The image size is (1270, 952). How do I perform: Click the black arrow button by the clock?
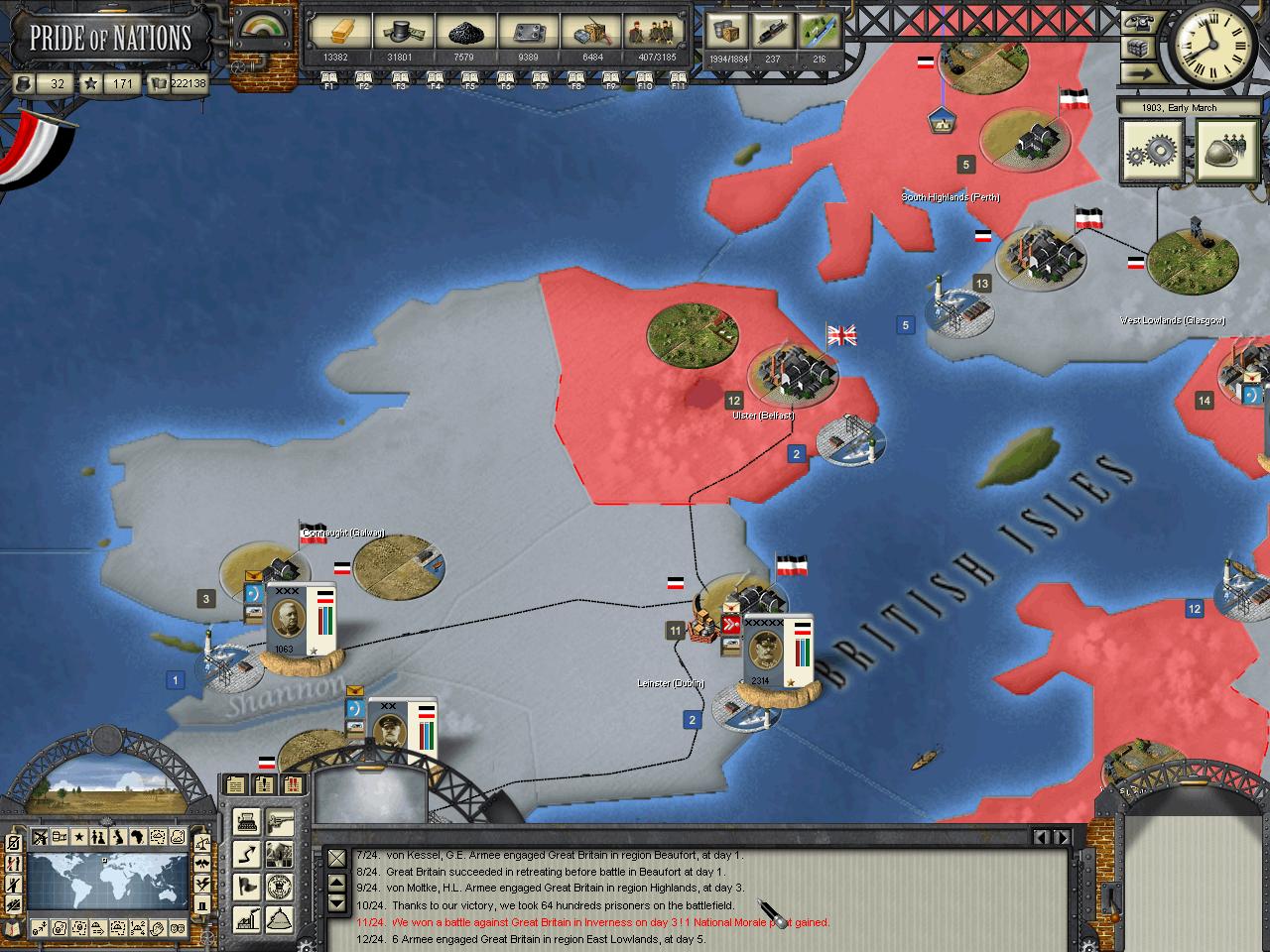pyautogui.click(x=1139, y=72)
